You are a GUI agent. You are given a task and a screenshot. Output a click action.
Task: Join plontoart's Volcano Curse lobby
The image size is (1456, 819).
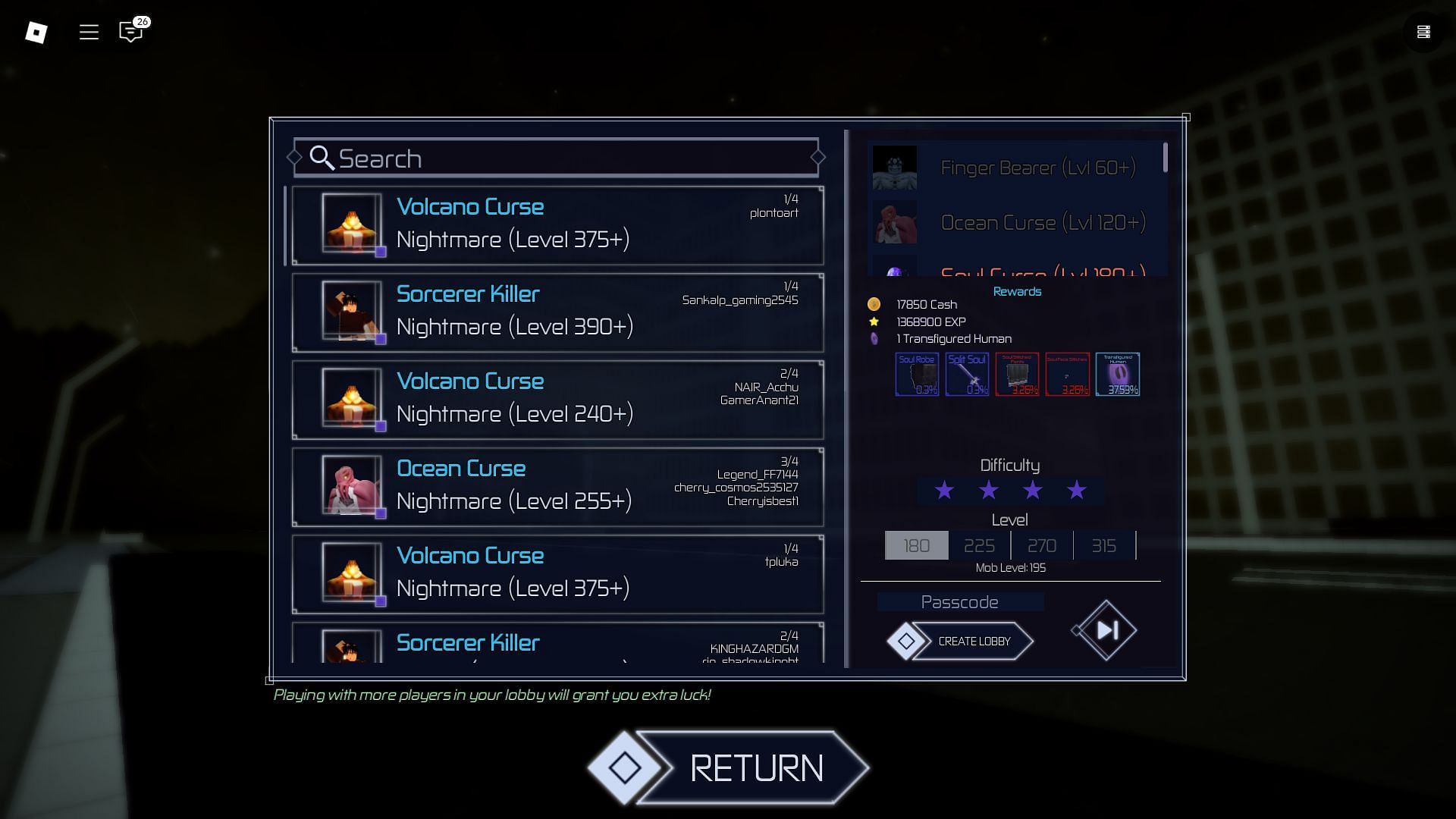click(557, 224)
